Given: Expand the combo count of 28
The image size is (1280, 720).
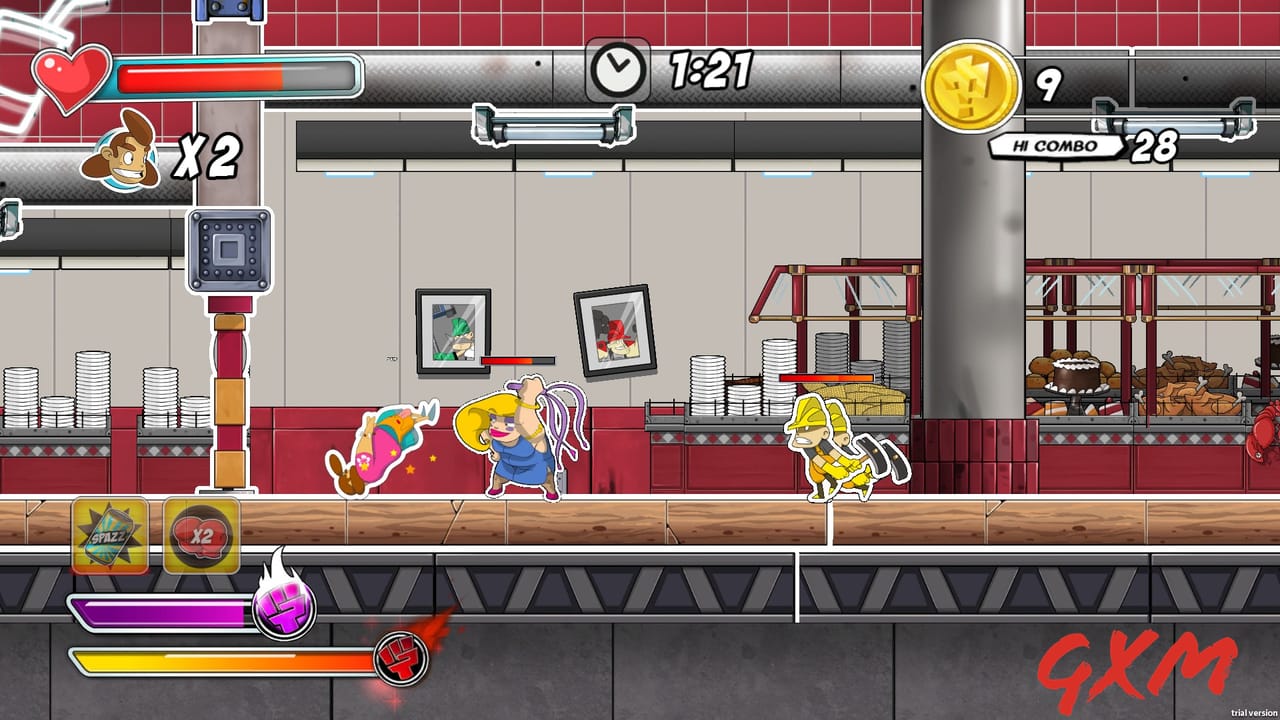Looking at the screenshot, I should point(1152,146).
